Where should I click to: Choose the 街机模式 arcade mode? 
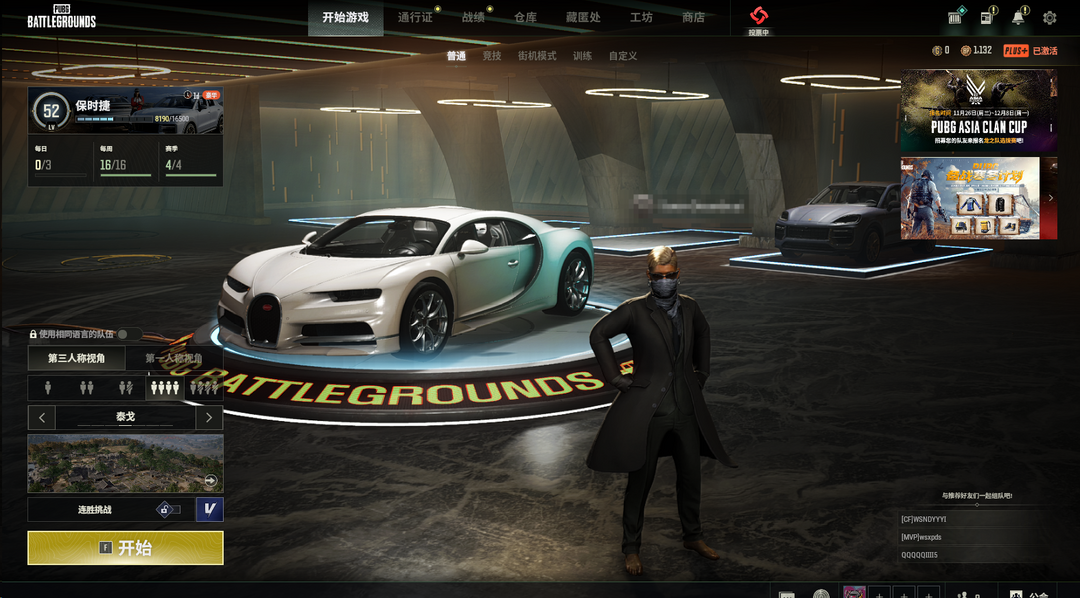point(537,56)
